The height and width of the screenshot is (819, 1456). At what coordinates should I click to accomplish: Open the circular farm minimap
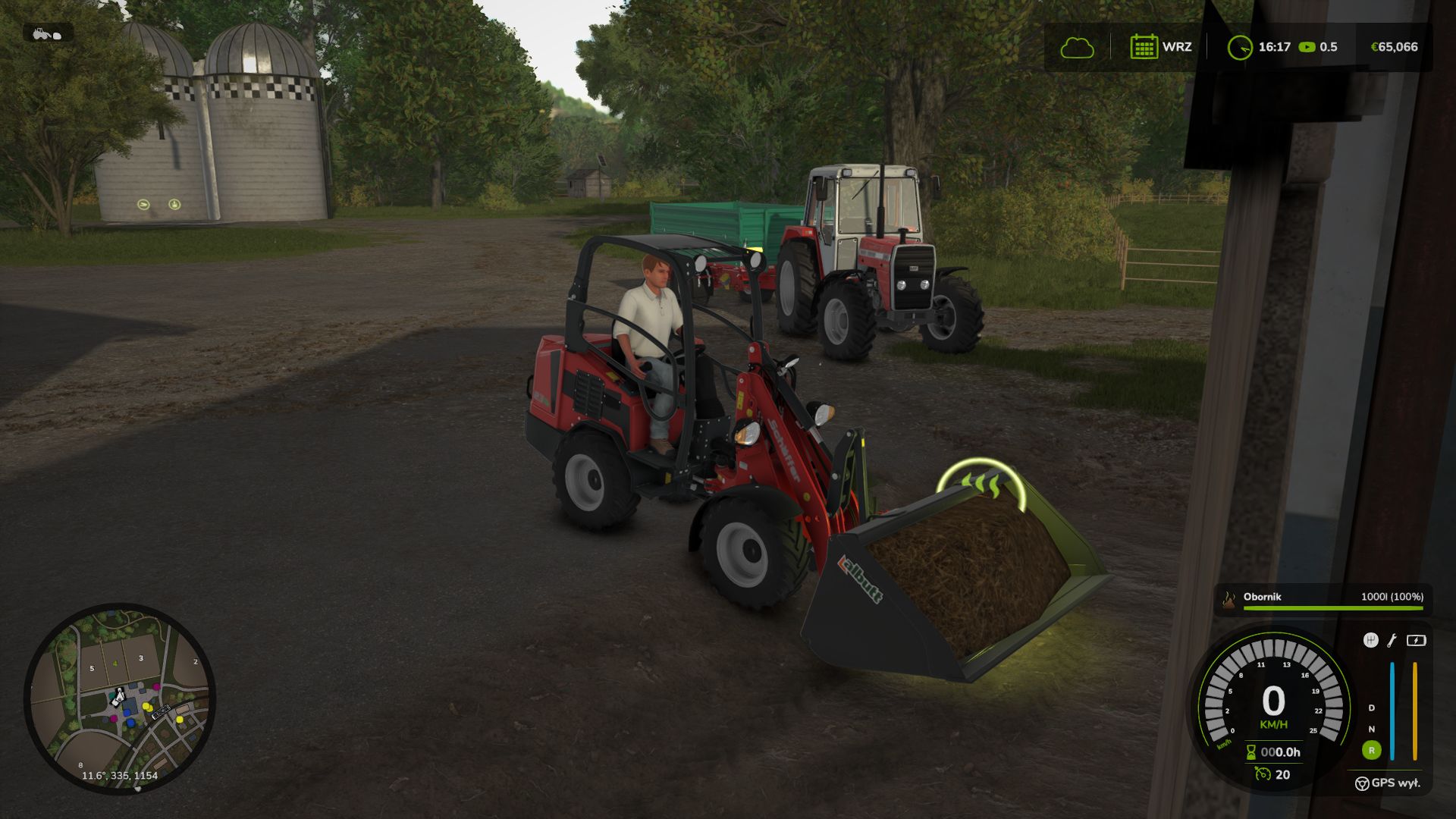click(x=120, y=698)
